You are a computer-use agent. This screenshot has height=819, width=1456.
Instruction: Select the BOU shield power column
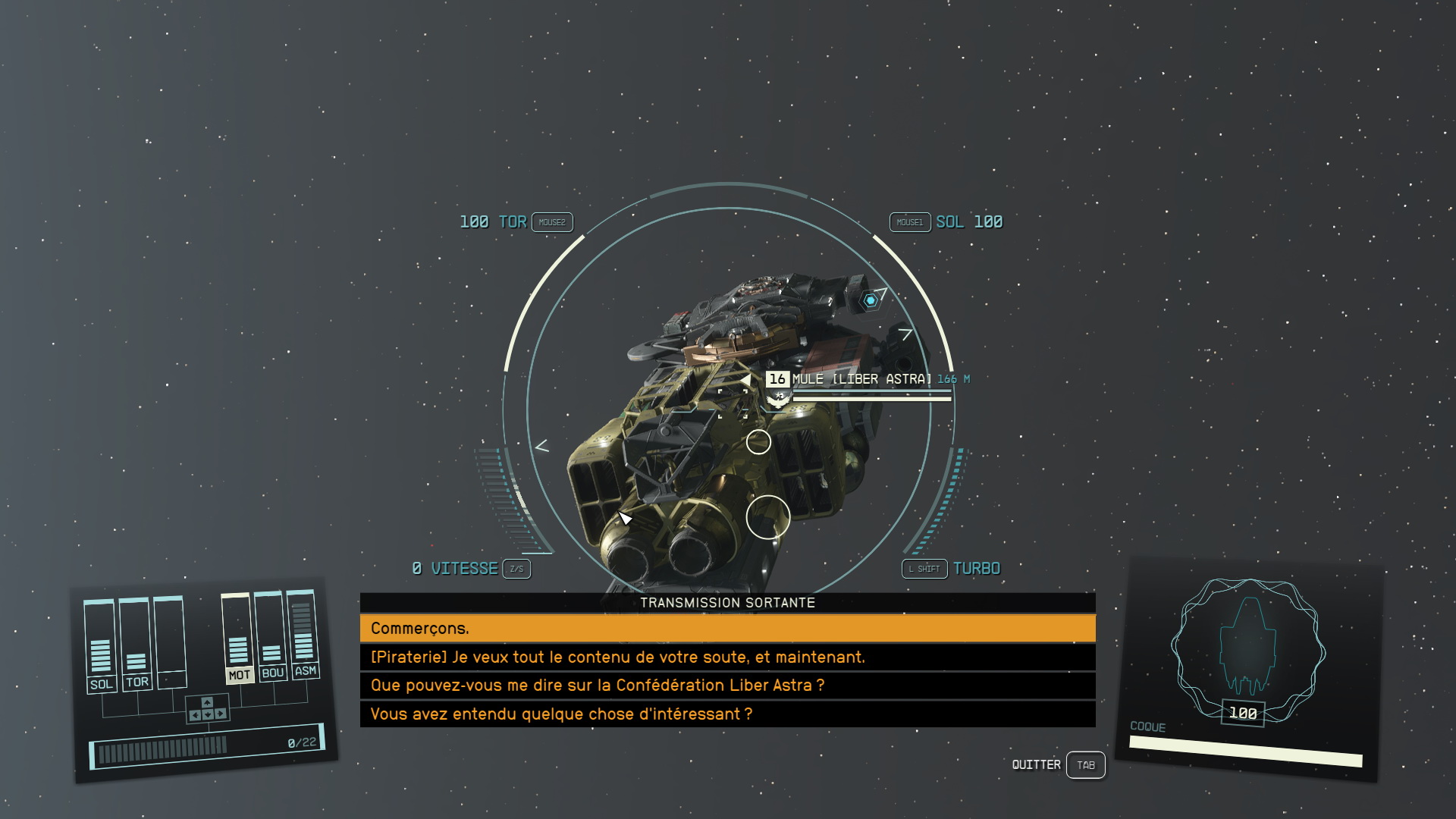click(x=272, y=673)
